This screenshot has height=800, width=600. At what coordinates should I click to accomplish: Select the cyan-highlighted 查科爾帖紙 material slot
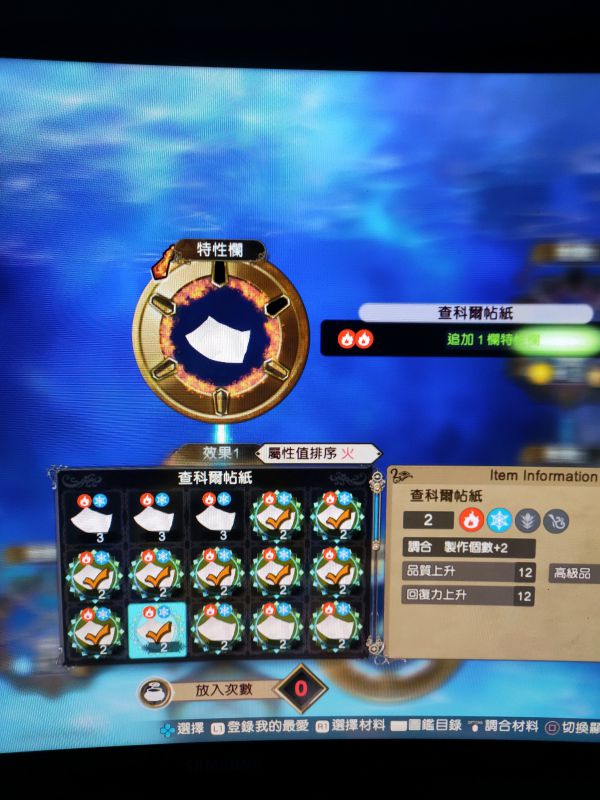coord(154,631)
